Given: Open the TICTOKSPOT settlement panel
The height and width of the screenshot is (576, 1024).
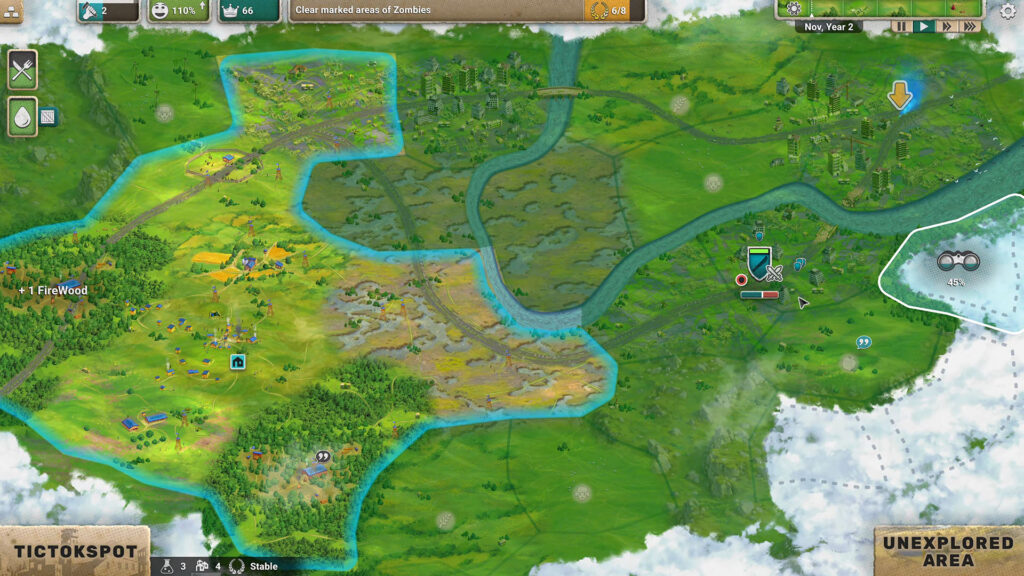Looking at the screenshot, I should point(75,551).
